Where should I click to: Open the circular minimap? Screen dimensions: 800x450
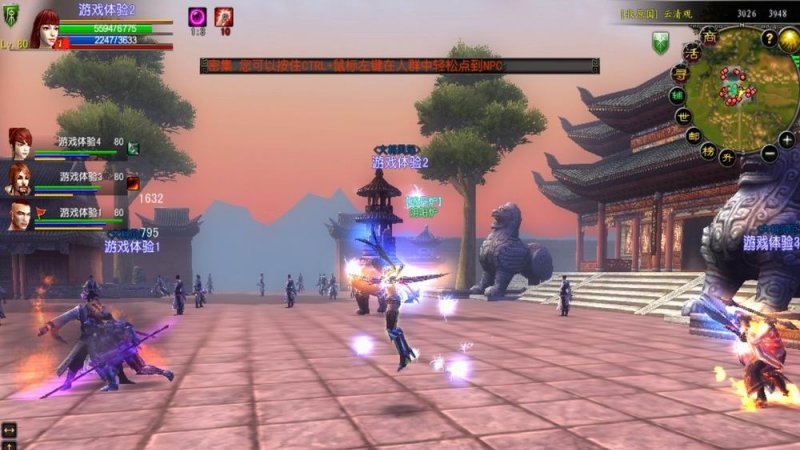[x=743, y=89]
